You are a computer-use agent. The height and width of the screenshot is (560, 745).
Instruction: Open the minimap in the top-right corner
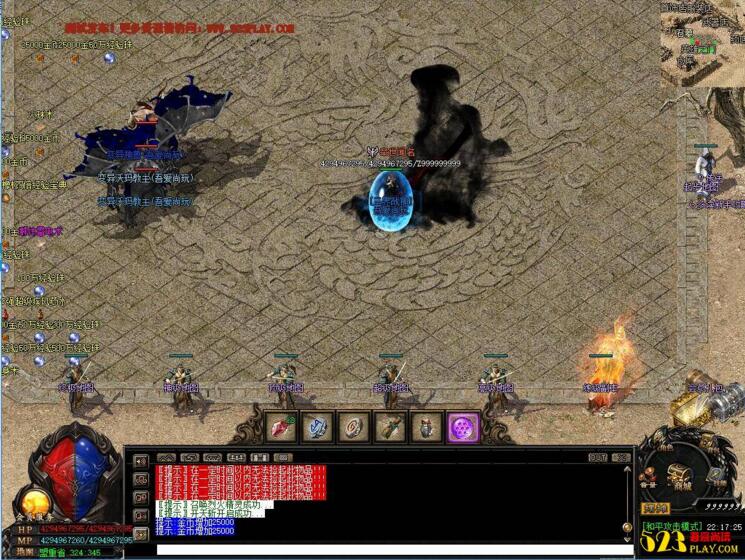703,40
